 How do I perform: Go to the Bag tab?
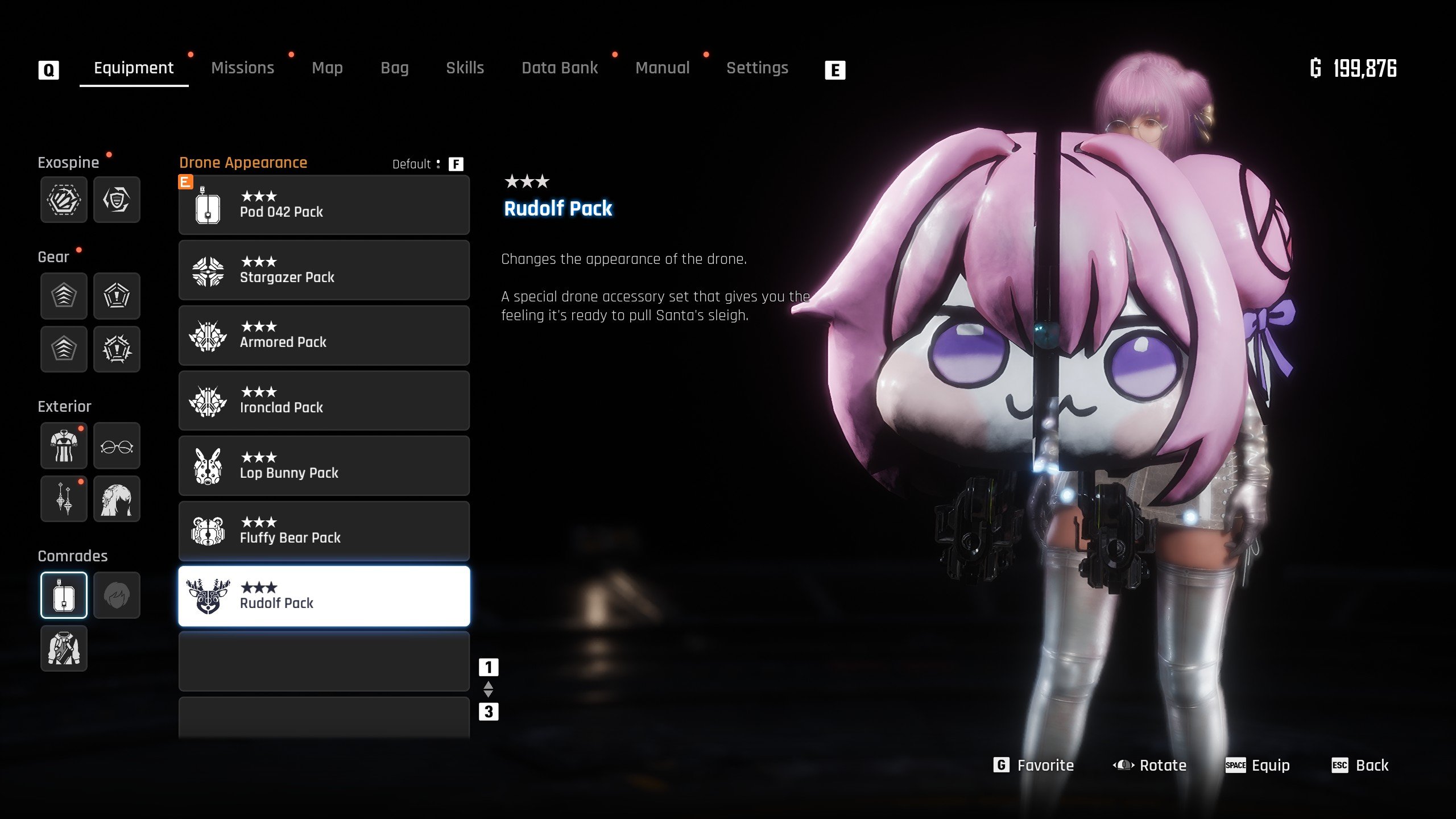(394, 68)
